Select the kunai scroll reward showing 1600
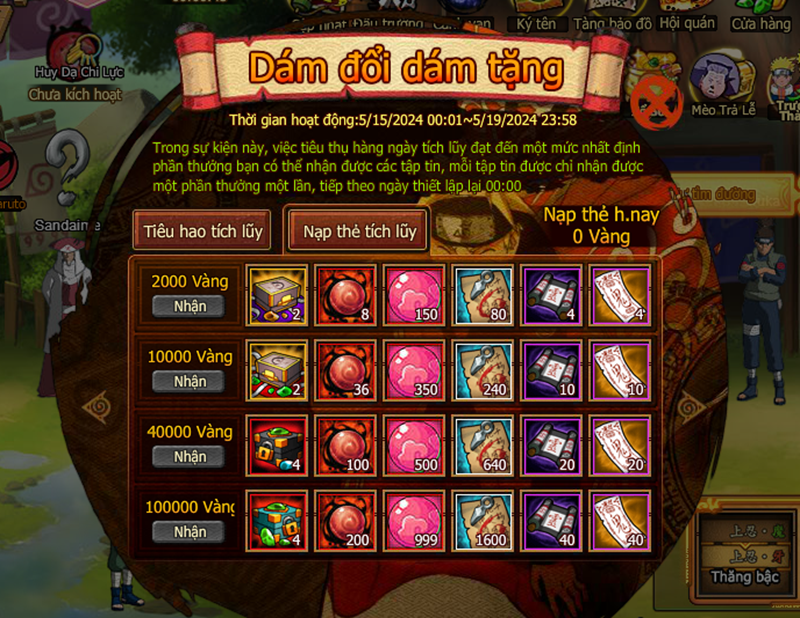Viewport: 800px width, 618px height. click(x=483, y=520)
